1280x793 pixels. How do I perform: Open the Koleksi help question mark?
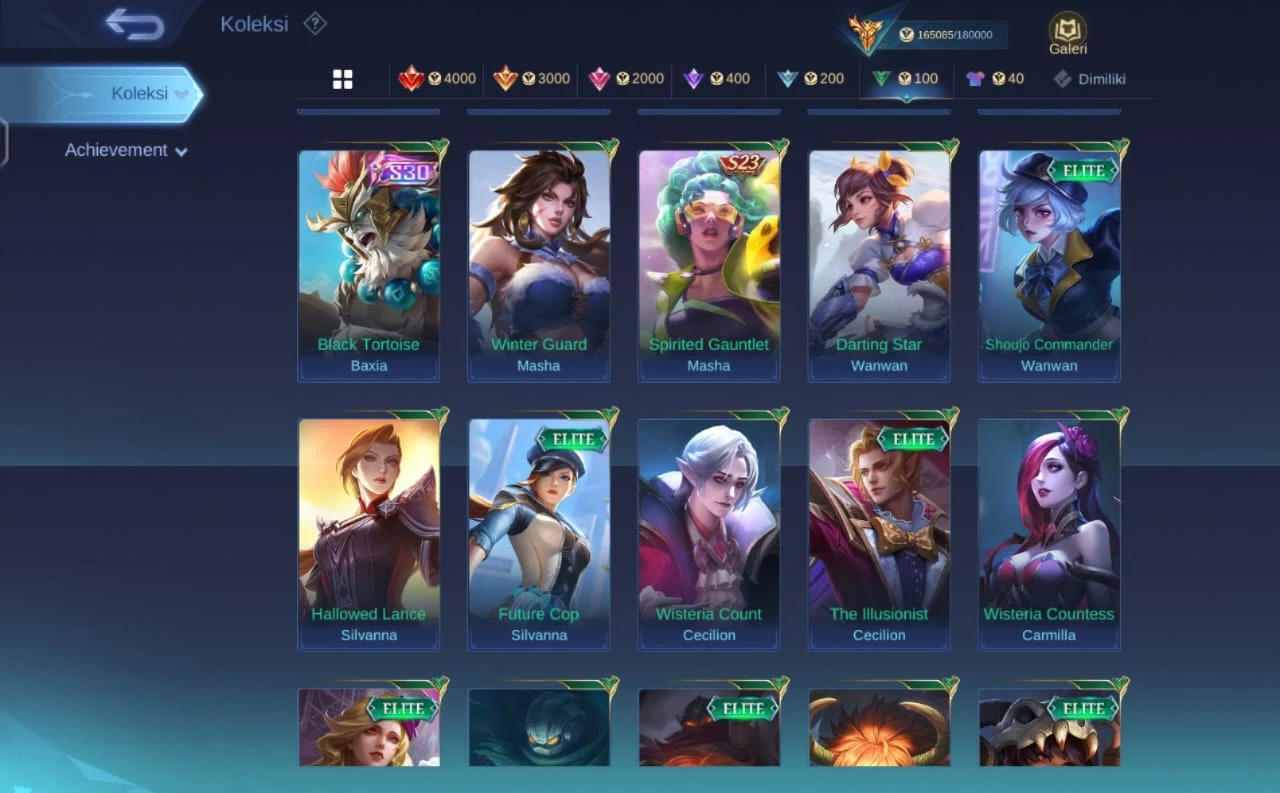click(x=315, y=23)
